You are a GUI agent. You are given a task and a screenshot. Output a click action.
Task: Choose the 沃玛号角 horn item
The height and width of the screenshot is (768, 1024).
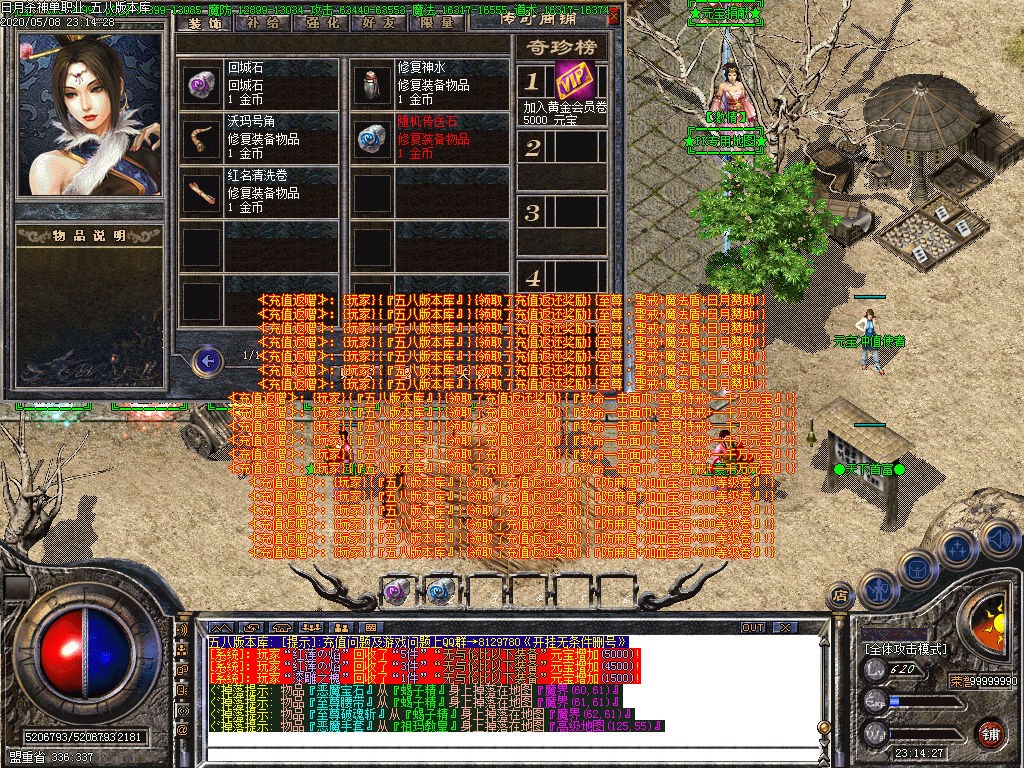(259, 138)
